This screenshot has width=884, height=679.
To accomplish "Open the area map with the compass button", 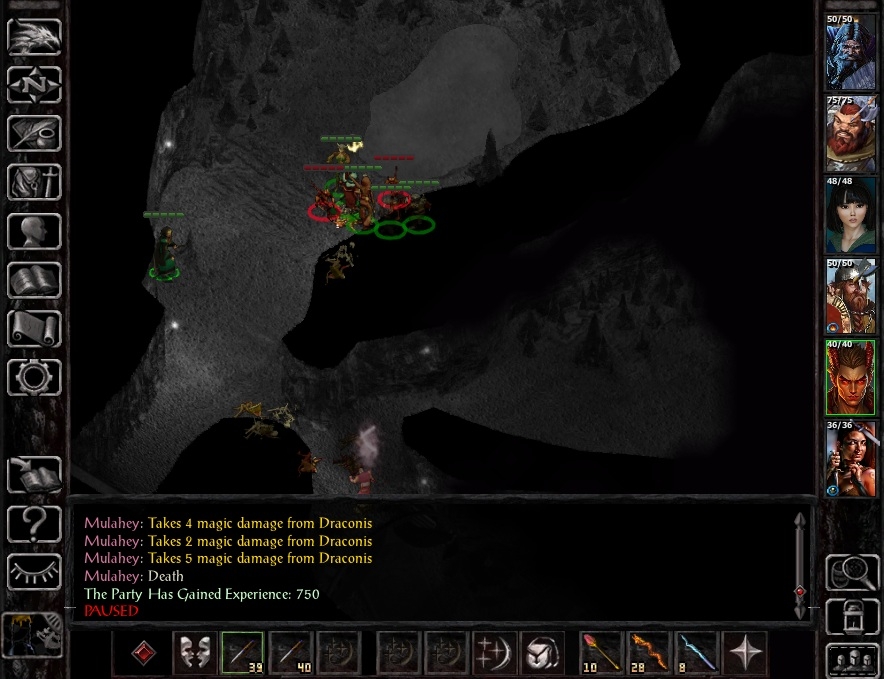I will 34,85.
